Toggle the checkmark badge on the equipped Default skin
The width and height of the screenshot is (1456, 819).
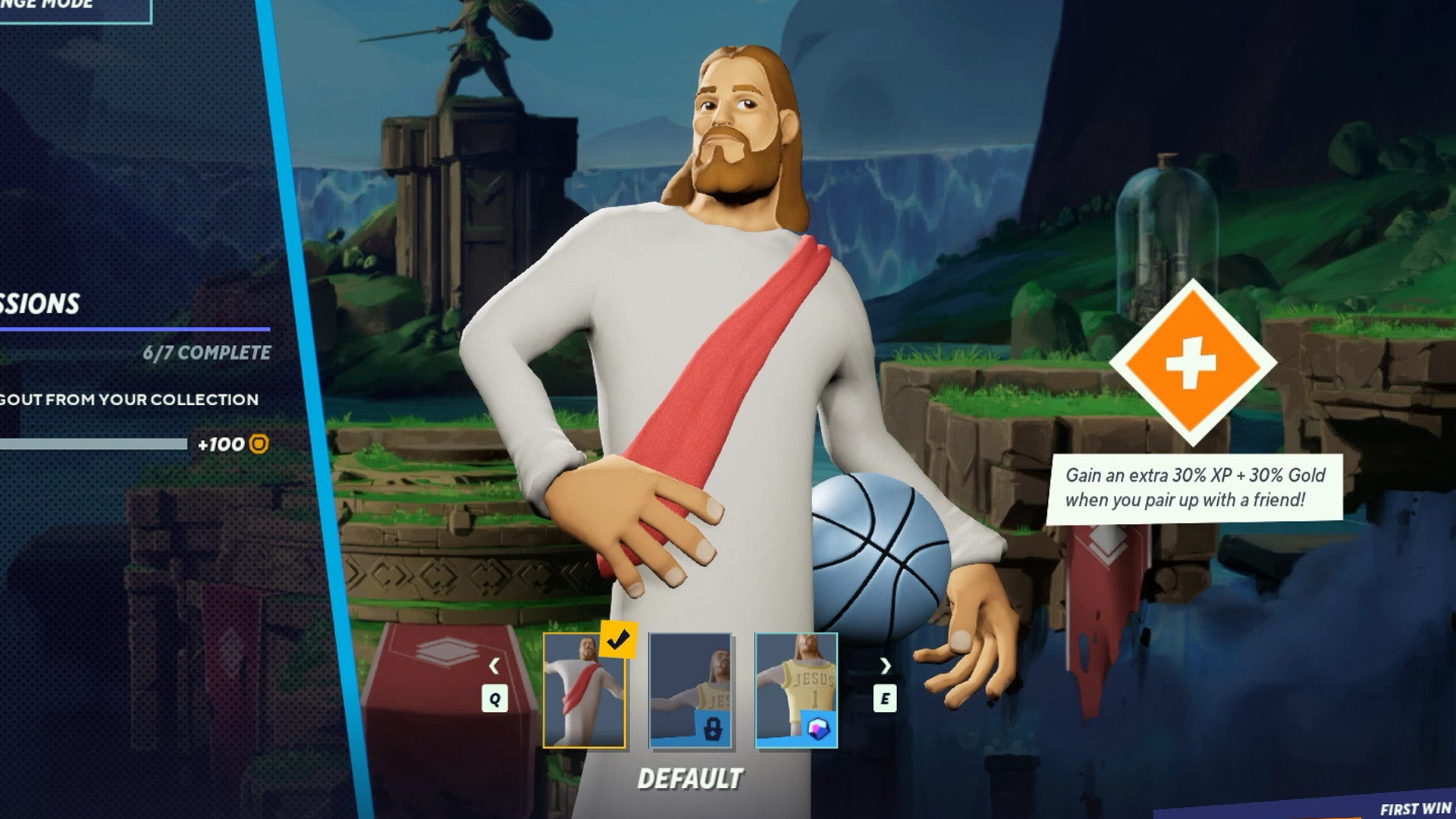click(x=618, y=641)
